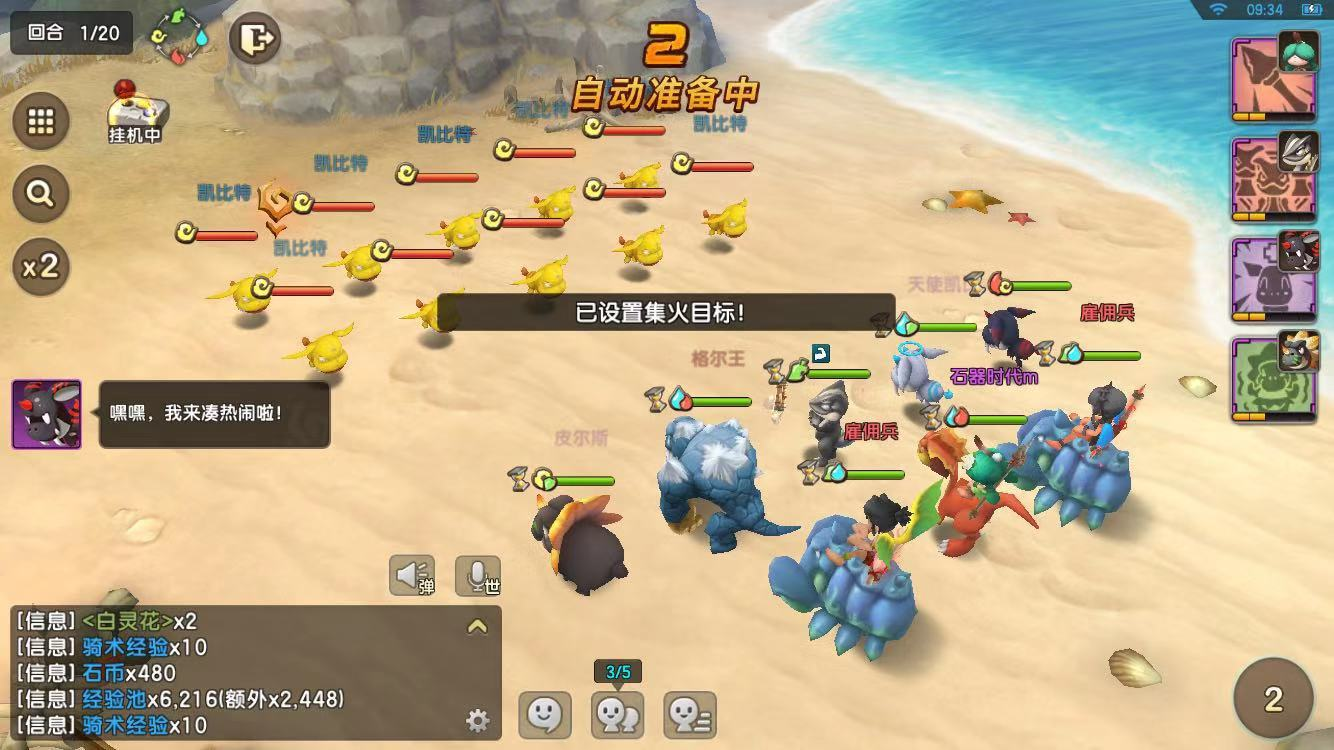Open the team chat 3/5 button

tap(618, 715)
